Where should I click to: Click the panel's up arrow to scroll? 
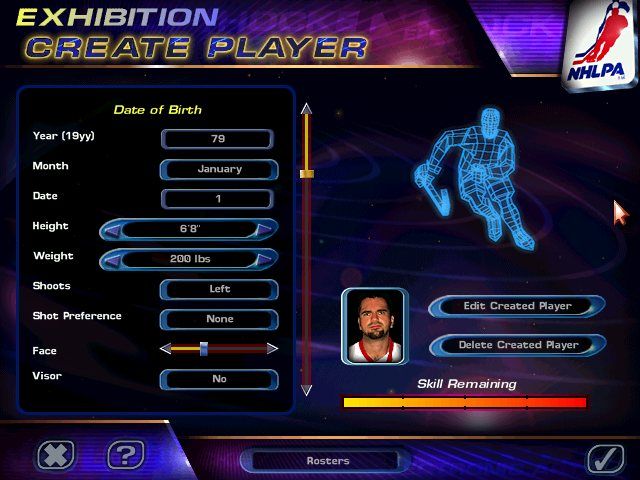(307, 108)
